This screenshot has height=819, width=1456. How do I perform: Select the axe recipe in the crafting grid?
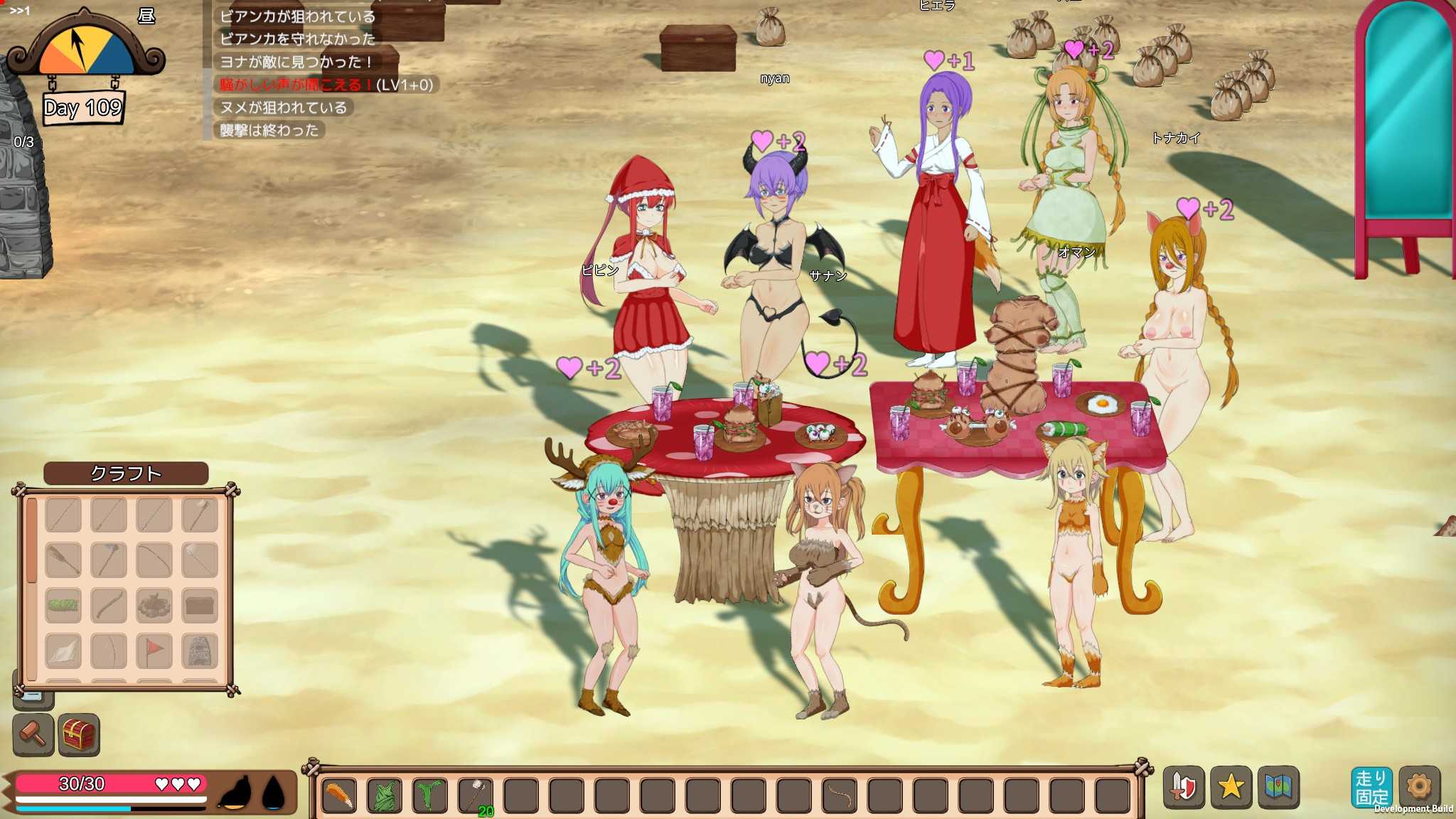[108, 560]
